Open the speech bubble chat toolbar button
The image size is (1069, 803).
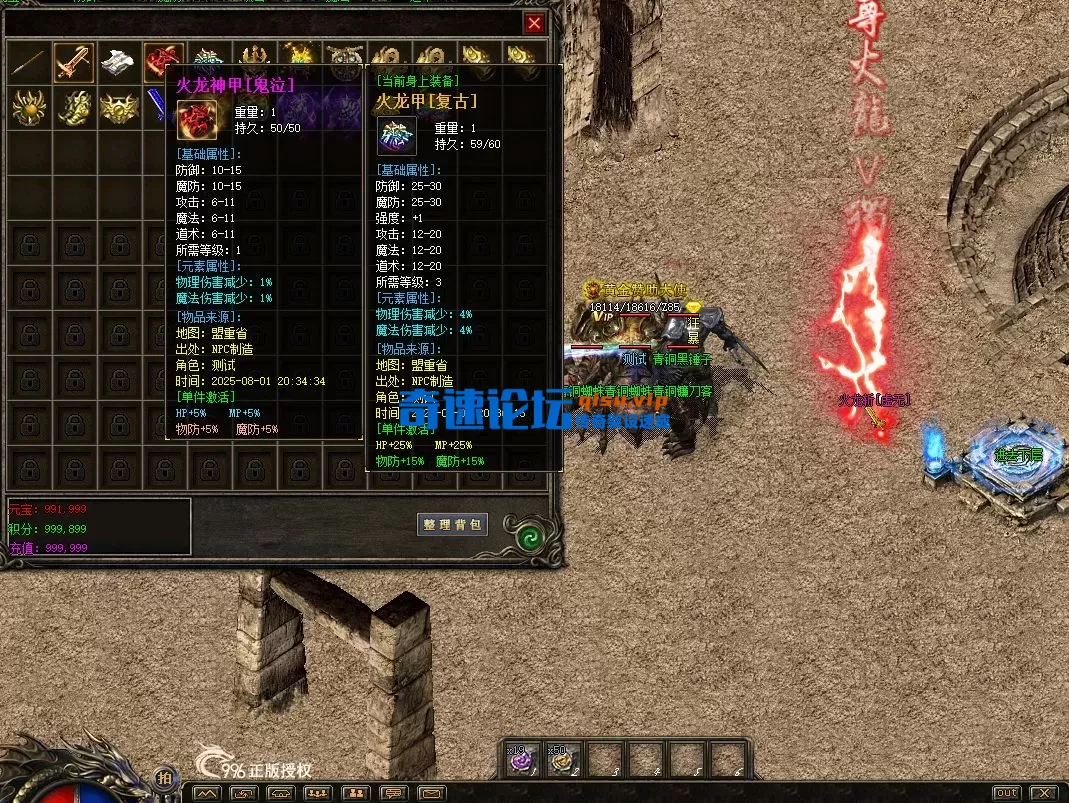click(x=394, y=793)
